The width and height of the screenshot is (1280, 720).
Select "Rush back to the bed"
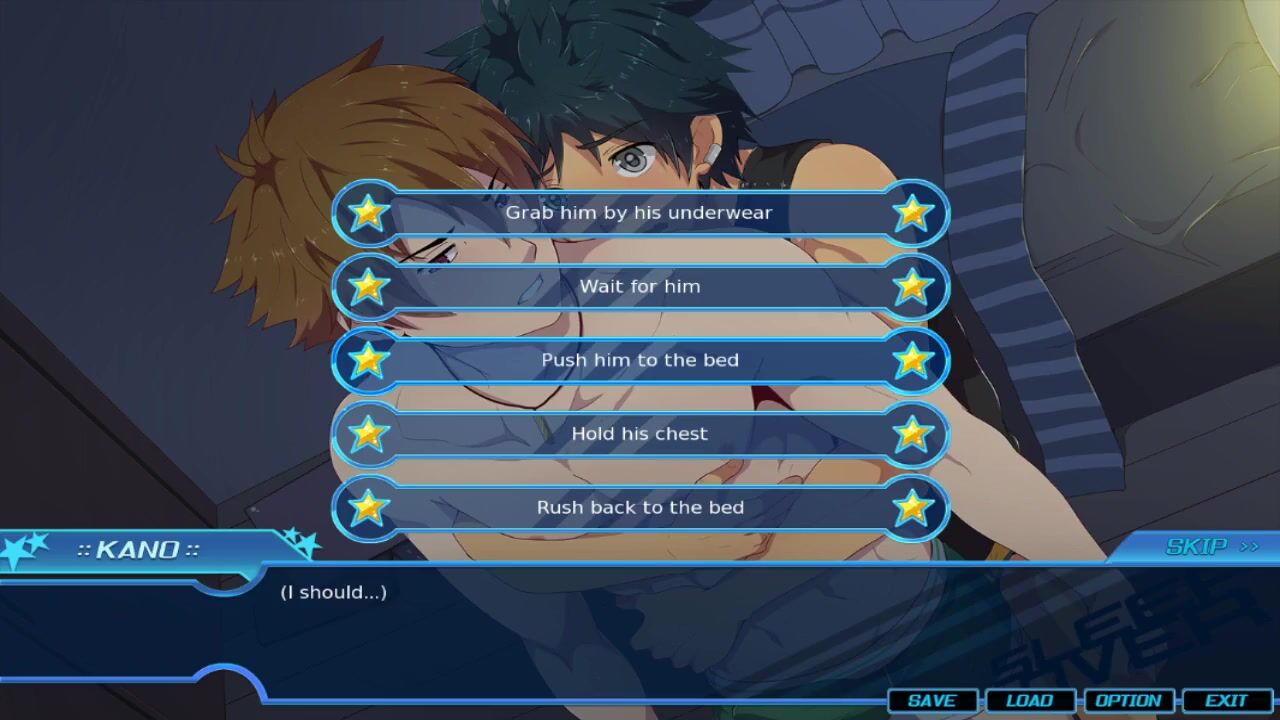[x=639, y=508]
